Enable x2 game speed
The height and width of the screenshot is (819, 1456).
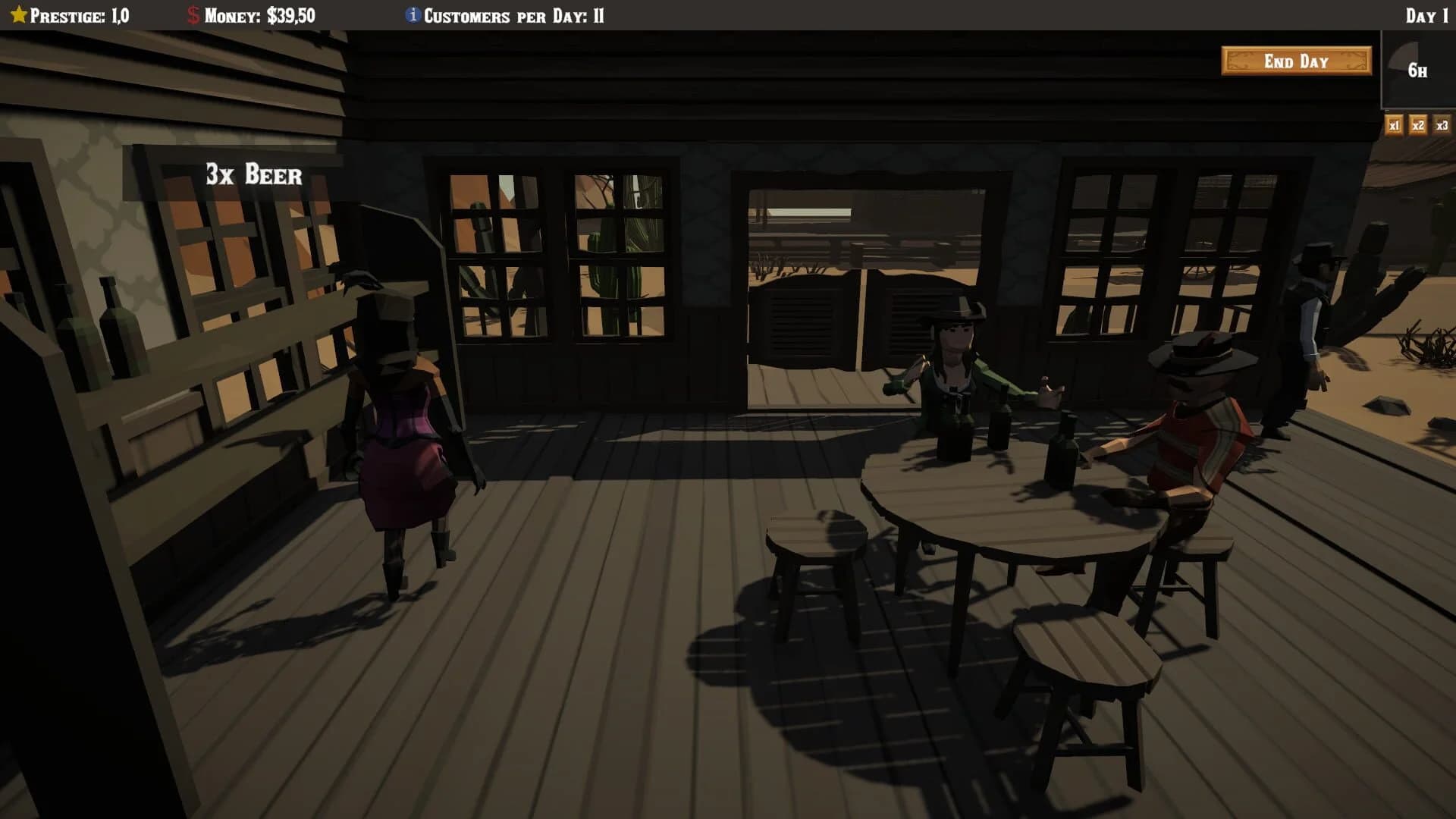1417,125
